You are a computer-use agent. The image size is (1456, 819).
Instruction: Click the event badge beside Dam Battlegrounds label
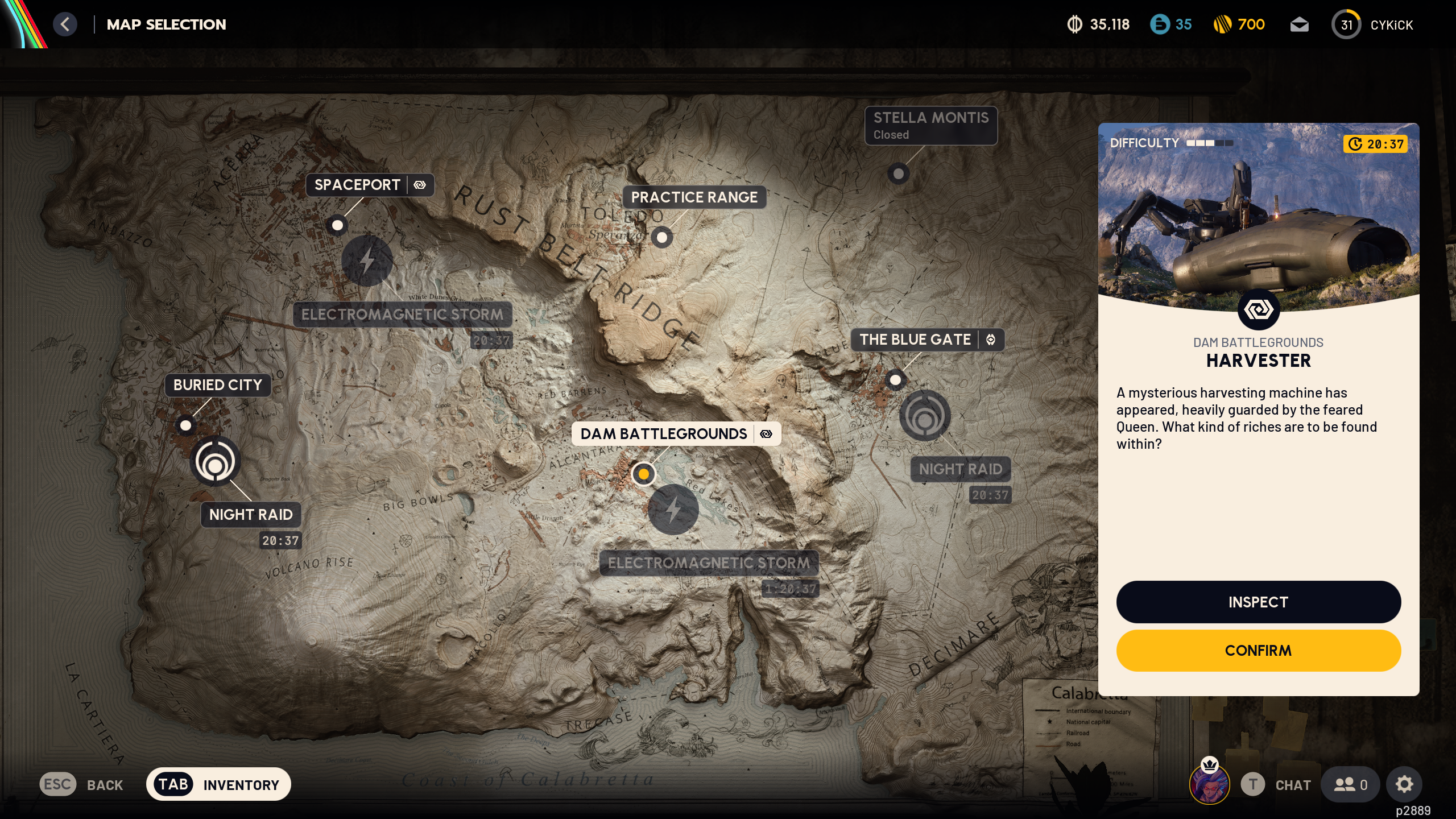click(x=767, y=433)
